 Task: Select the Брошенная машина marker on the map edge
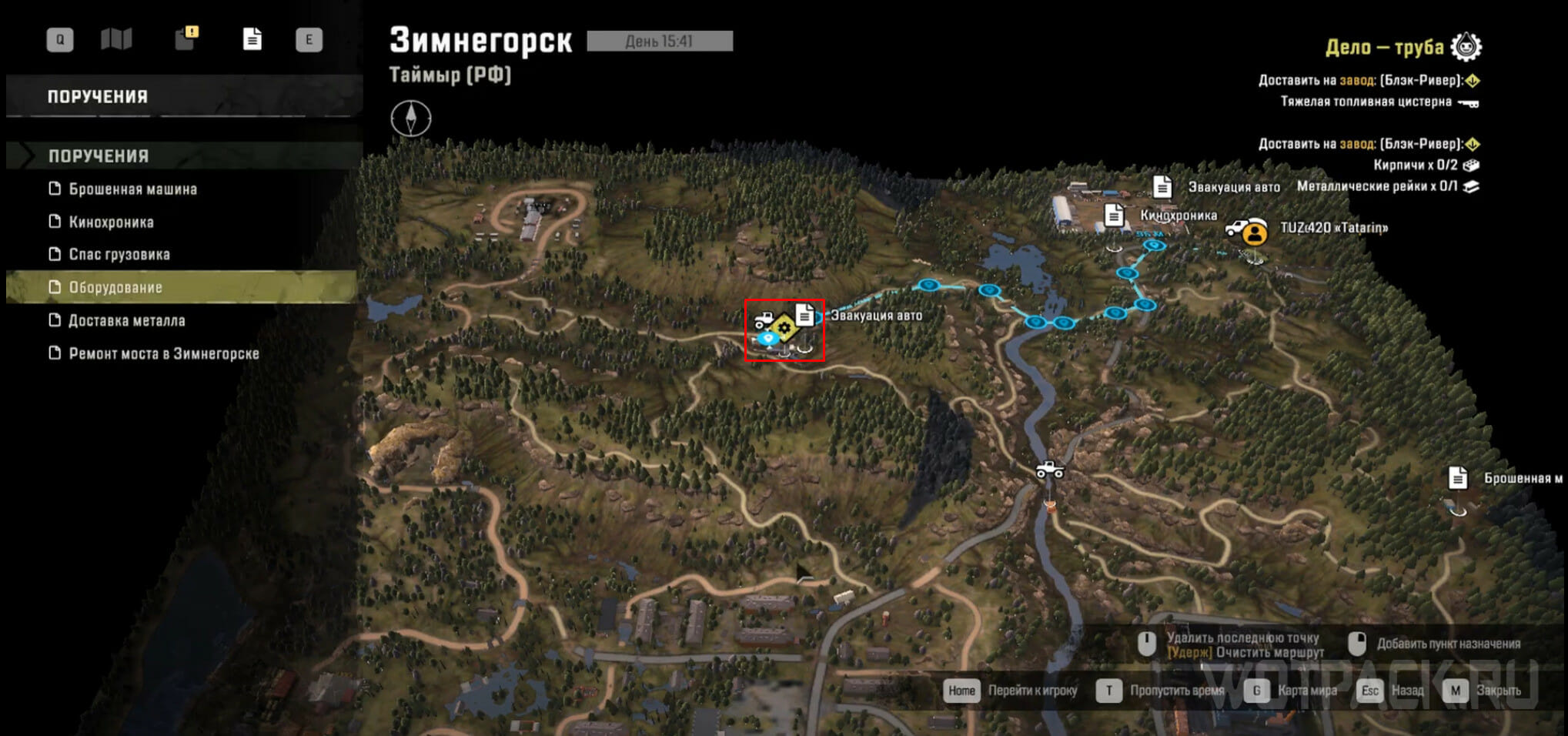pyautogui.click(x=1457, y=478)
